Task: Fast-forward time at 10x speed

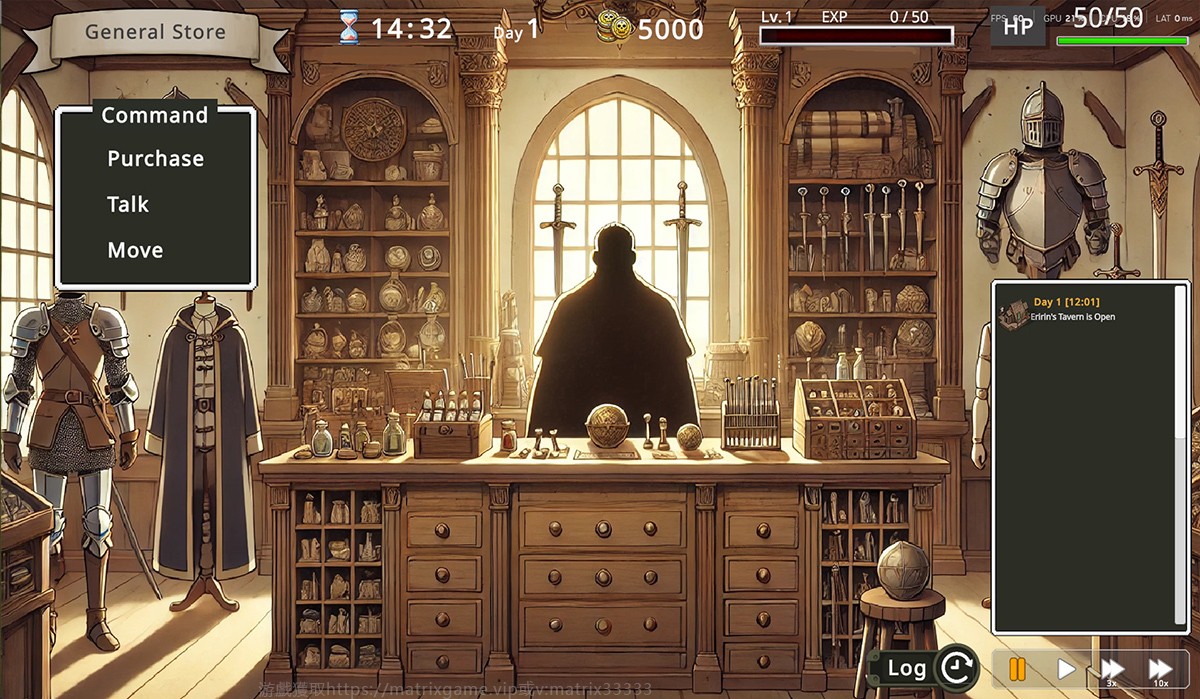Action: coord(1160,668)
